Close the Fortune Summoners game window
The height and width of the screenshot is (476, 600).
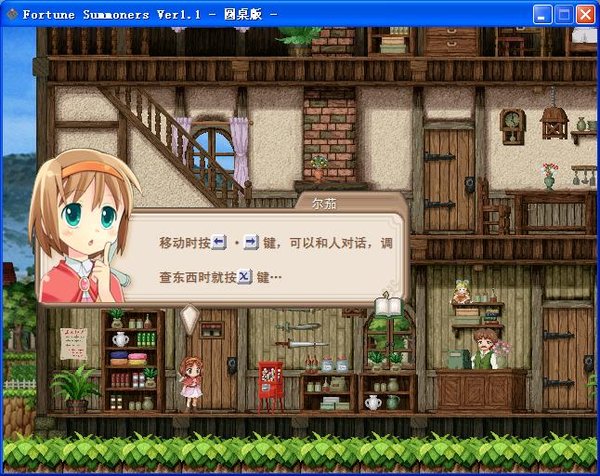coord(585,14)
